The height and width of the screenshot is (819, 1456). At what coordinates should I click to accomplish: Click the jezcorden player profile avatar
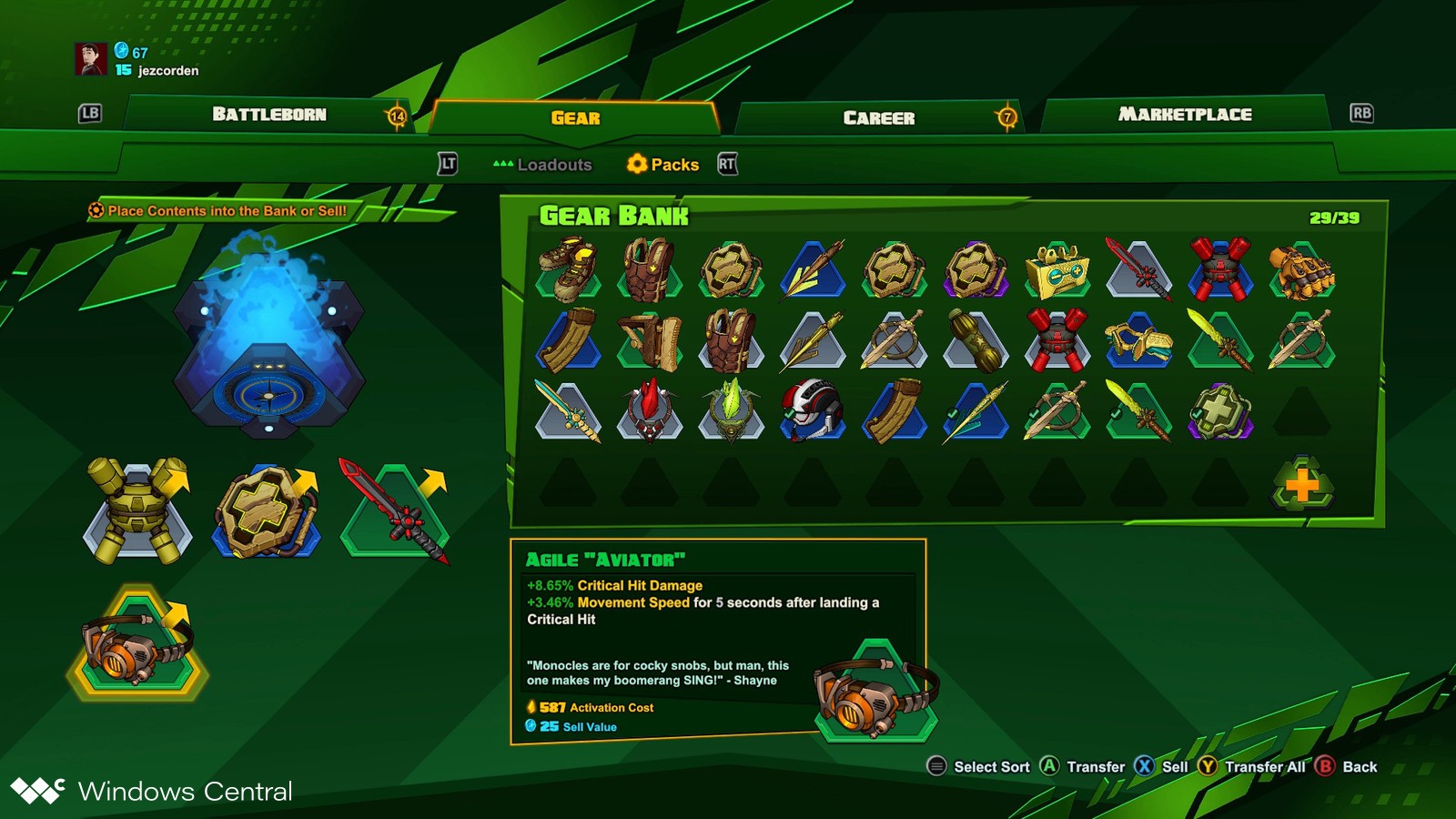pos(91,59)
